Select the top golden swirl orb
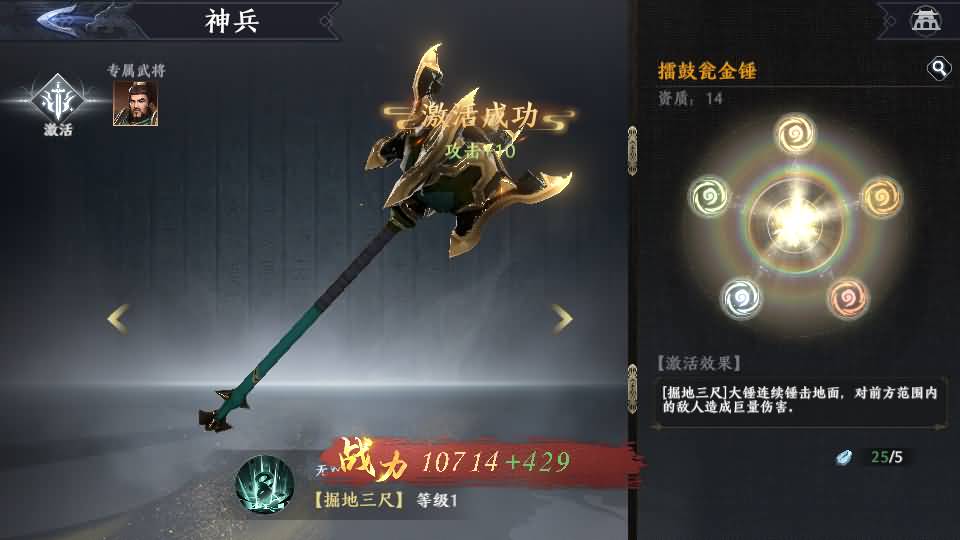Image resolution: width=960 pixels, height=540 pixels. [x=793, y=133]
